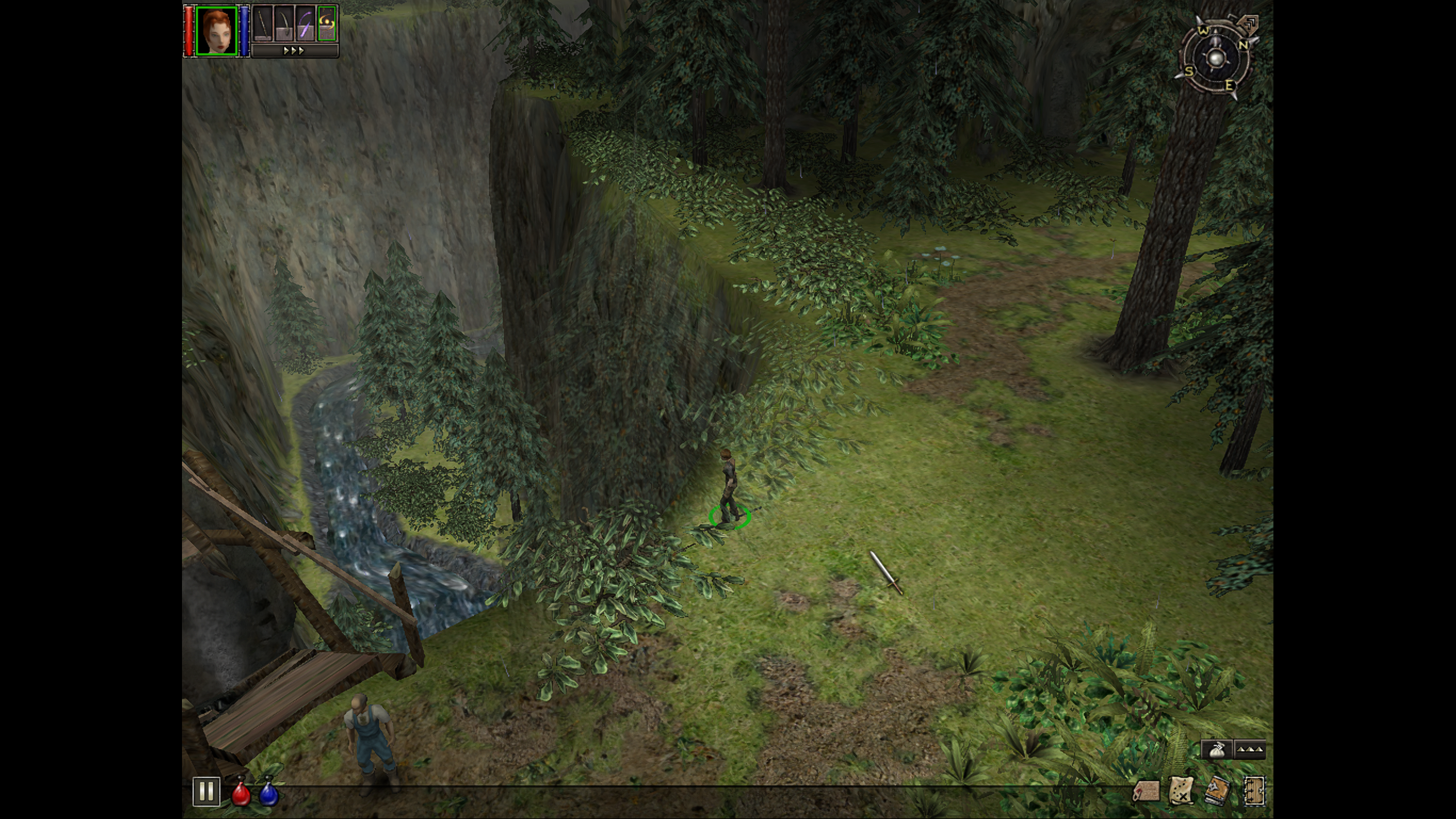This screenshot has width=1456, height=819.
Task: Pause the game with the pause button
Action: tap(206, 791)
